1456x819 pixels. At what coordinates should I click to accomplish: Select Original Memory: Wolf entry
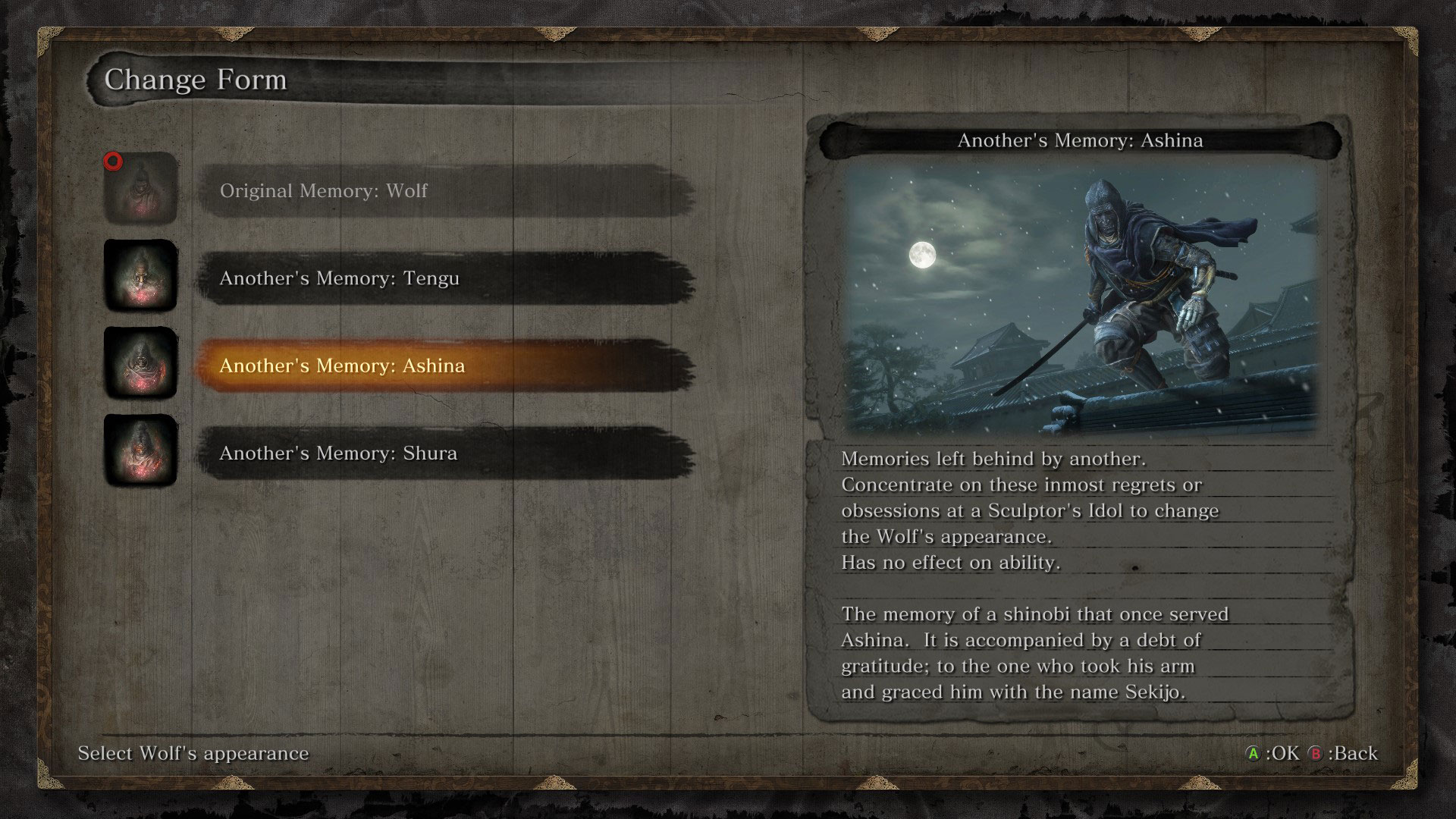446,190
